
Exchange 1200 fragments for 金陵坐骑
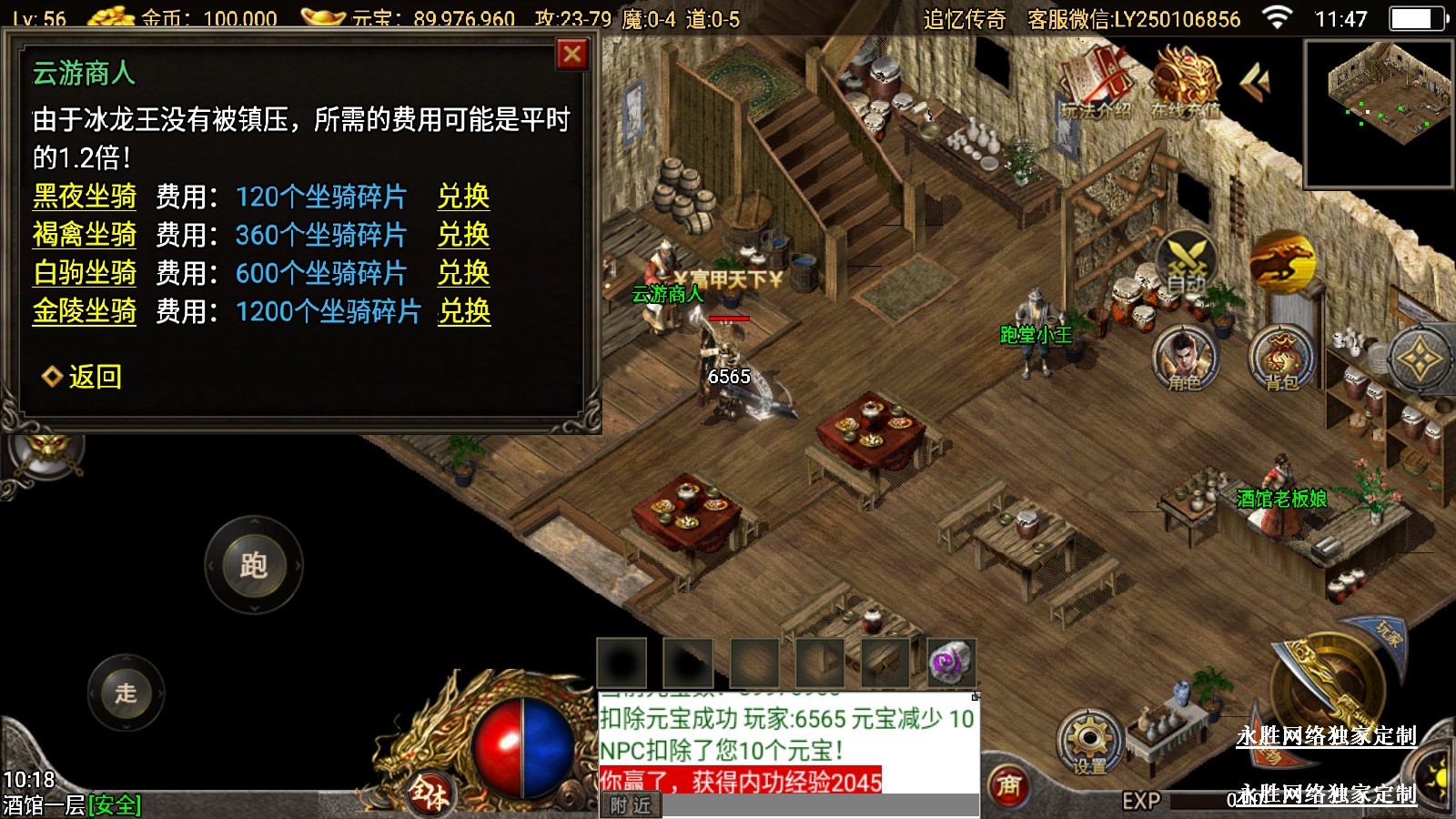(464, 311)
